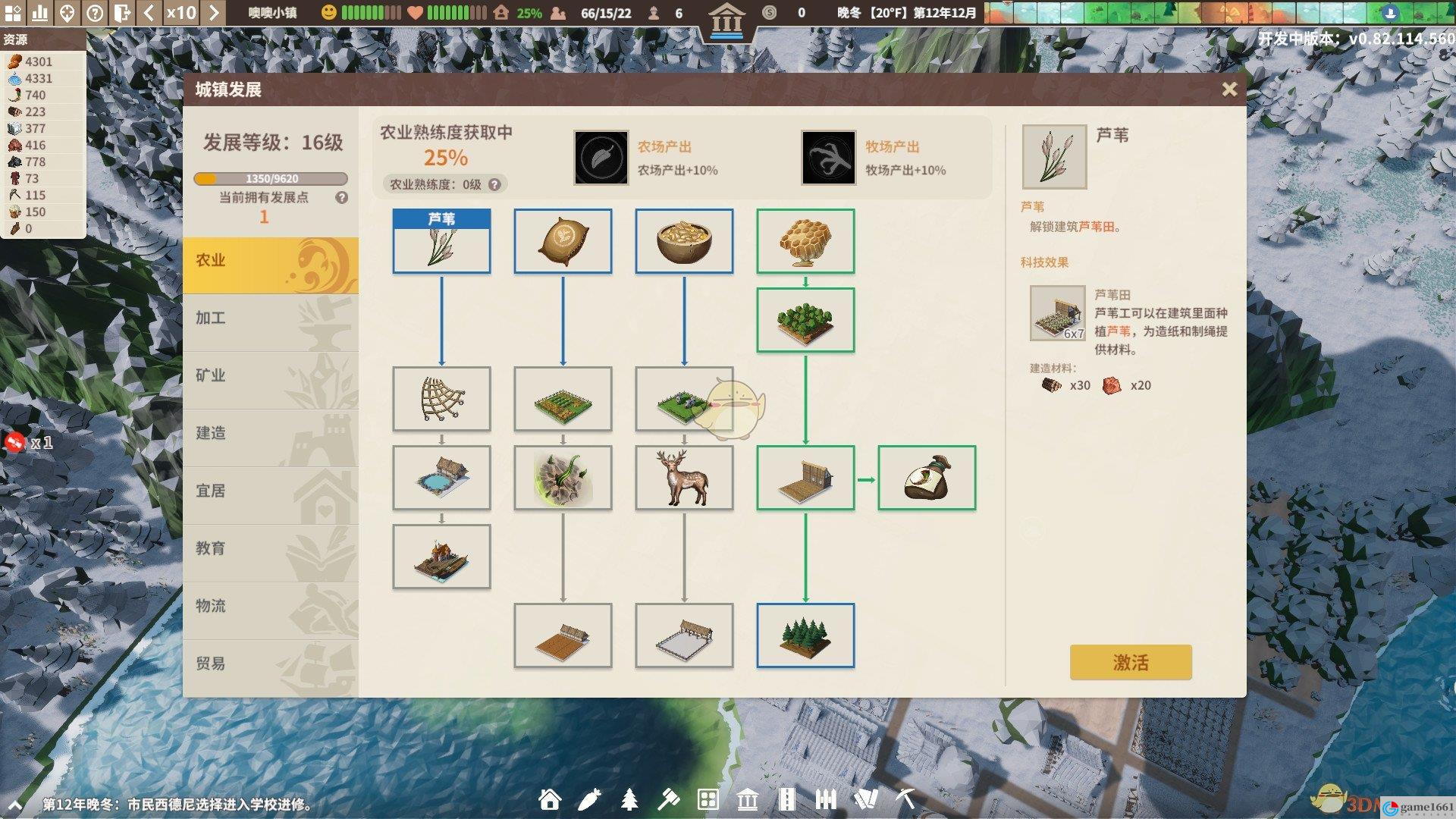Increase game speed with the right arrow
This screenshot has height=819, width=1456.
[214, 13]
